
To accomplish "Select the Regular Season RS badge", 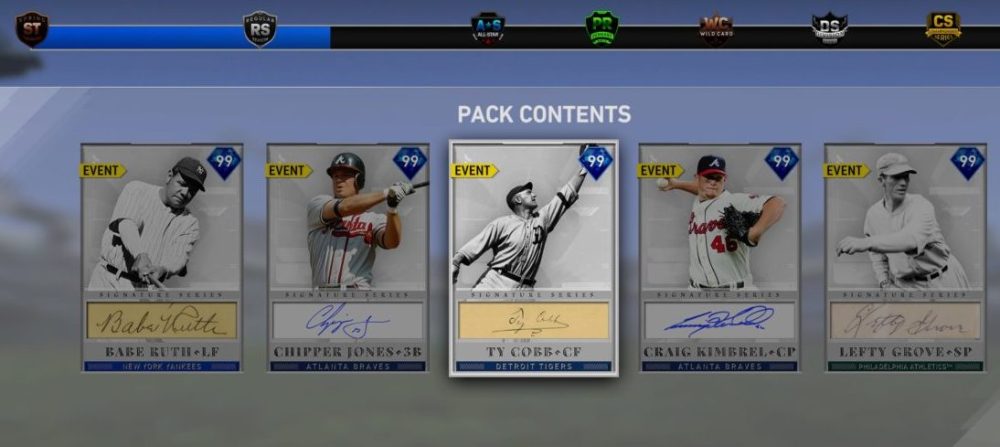I will 260,28.
